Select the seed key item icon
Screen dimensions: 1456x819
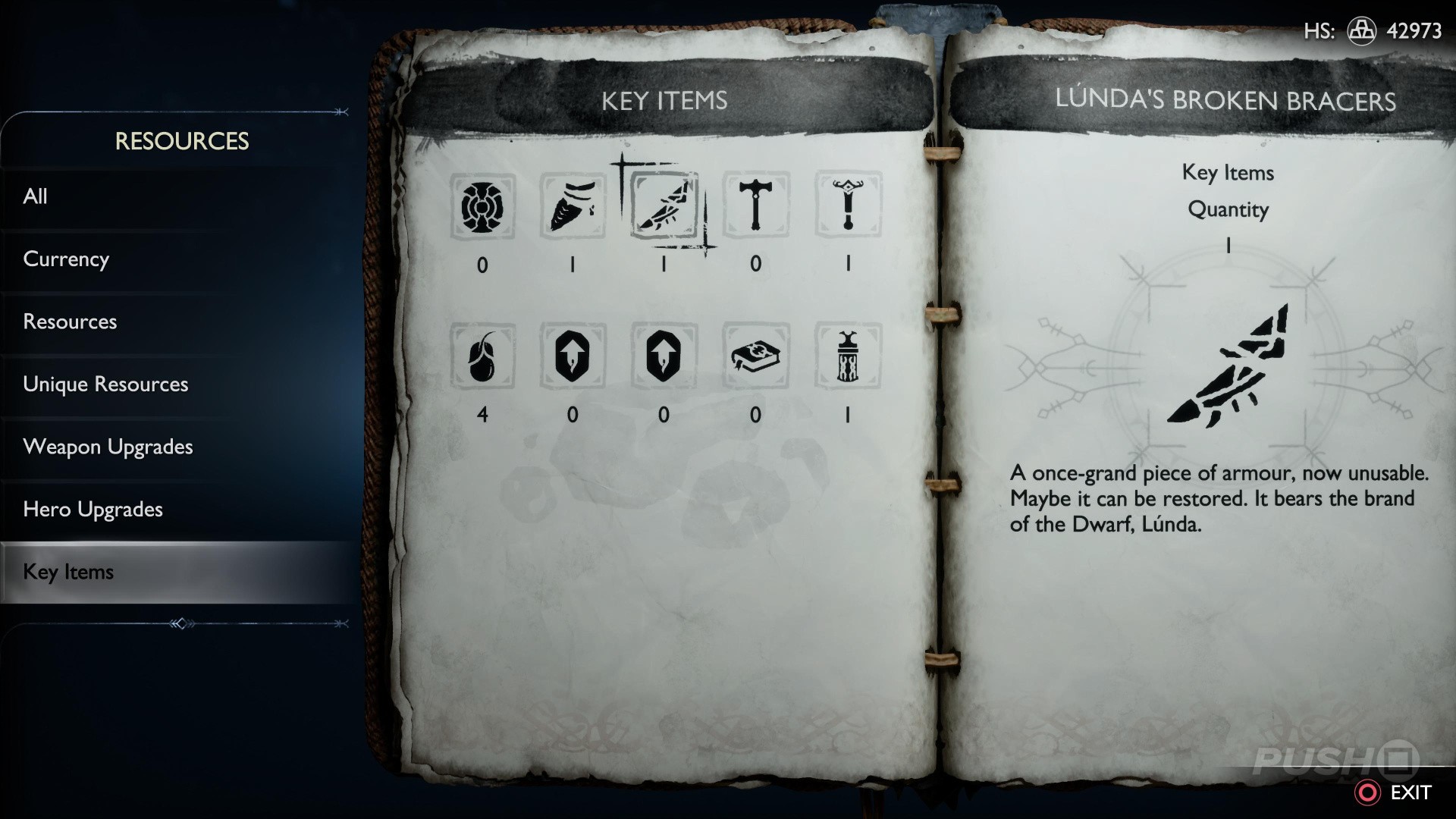483,356
